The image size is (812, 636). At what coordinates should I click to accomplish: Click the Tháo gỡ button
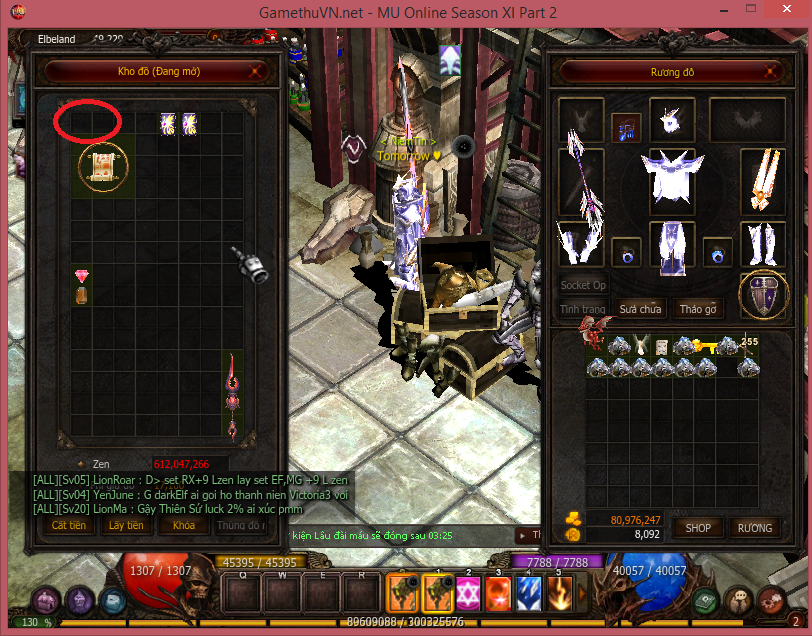tap(697, 309)
